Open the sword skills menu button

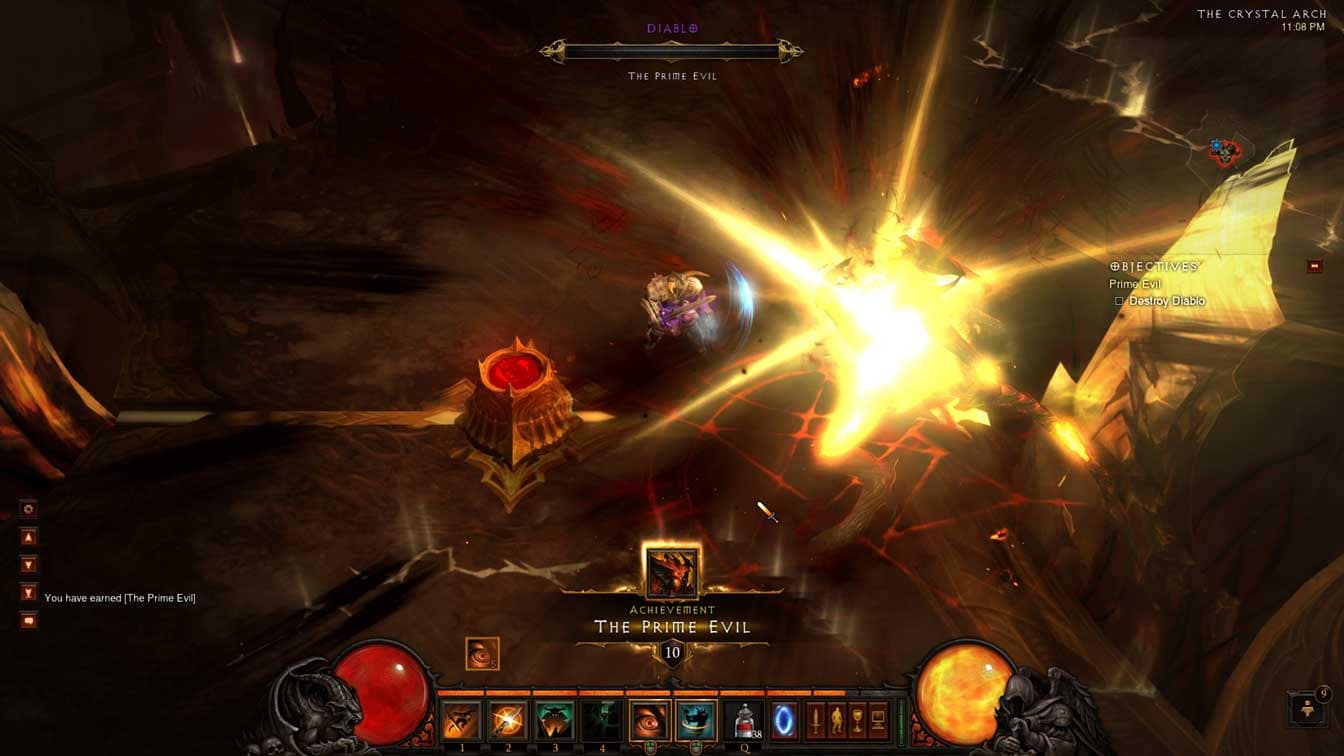(817, 718)
